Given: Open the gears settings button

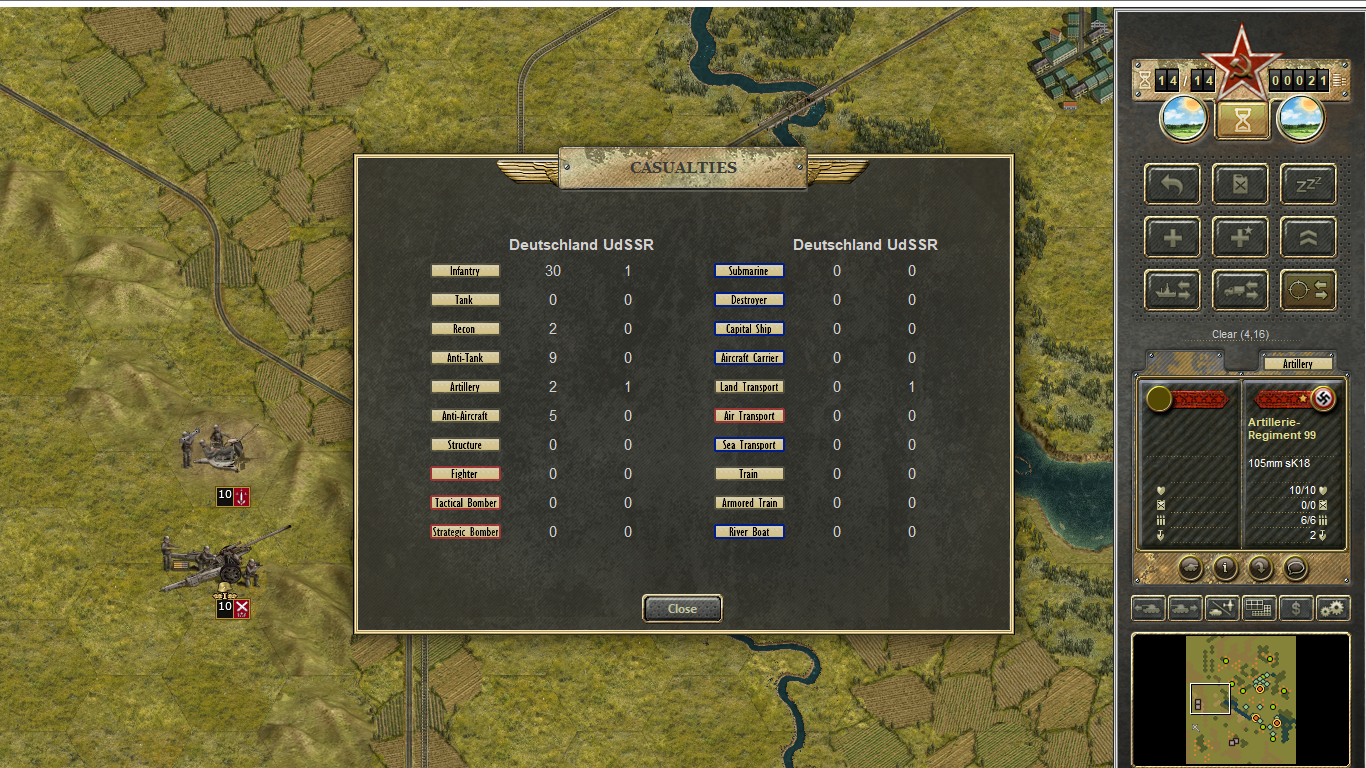Looking at the screenshot, I should (x=1333, y=607).
